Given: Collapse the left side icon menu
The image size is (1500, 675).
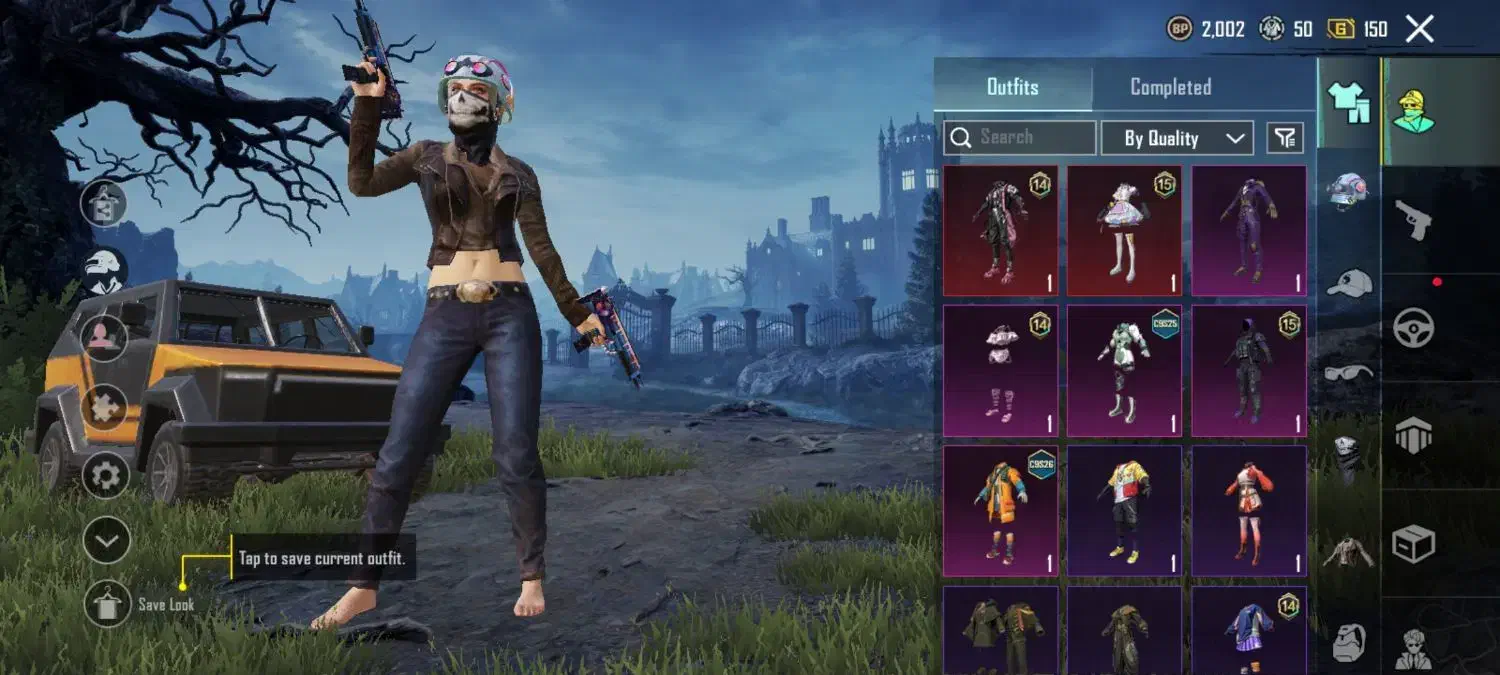Looking at the screenshot, I should click(x=106, y=541).
